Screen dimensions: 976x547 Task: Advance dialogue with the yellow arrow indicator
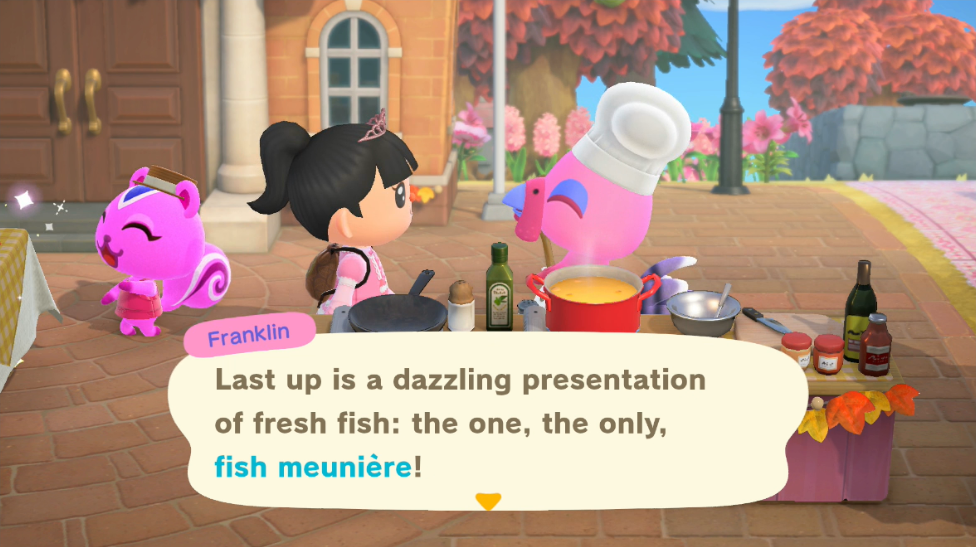[487, 501]
